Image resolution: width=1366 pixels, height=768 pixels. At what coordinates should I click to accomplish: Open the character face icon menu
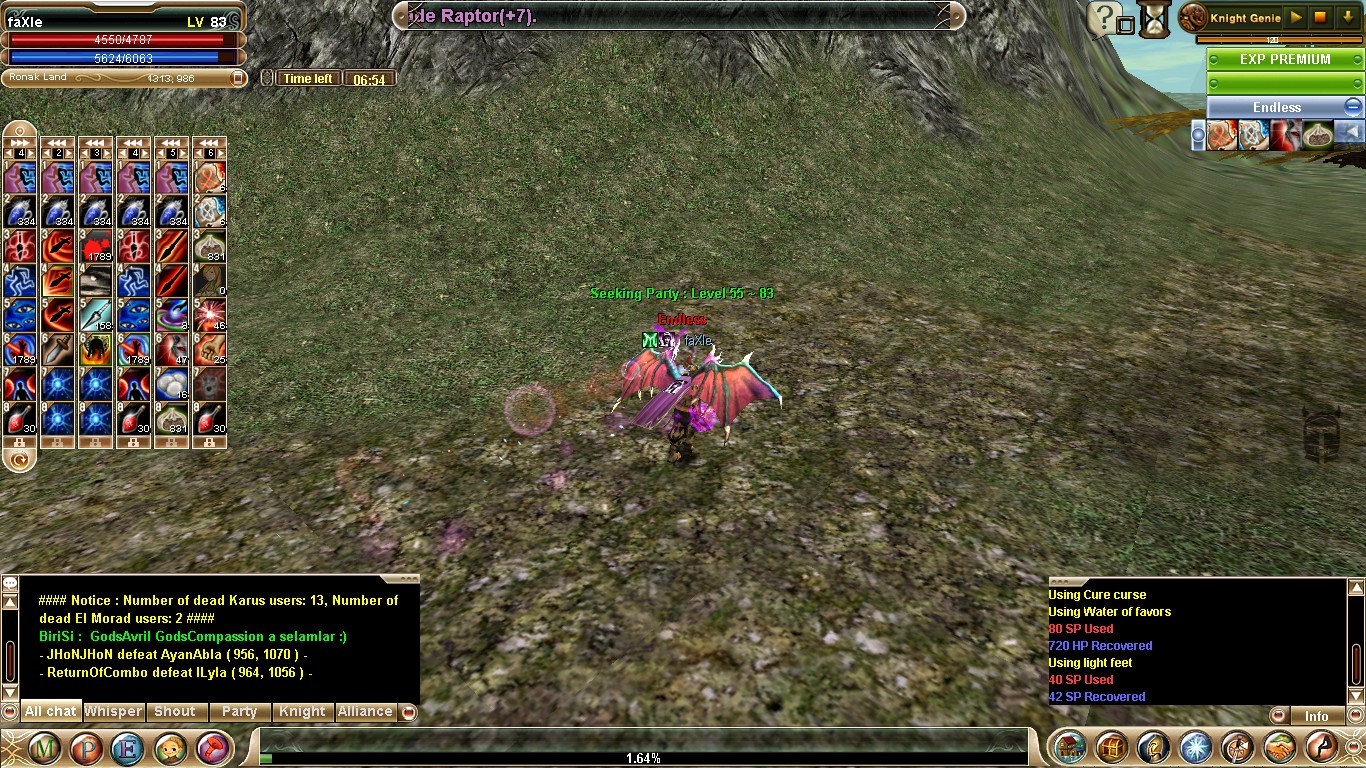click(169, 748)
